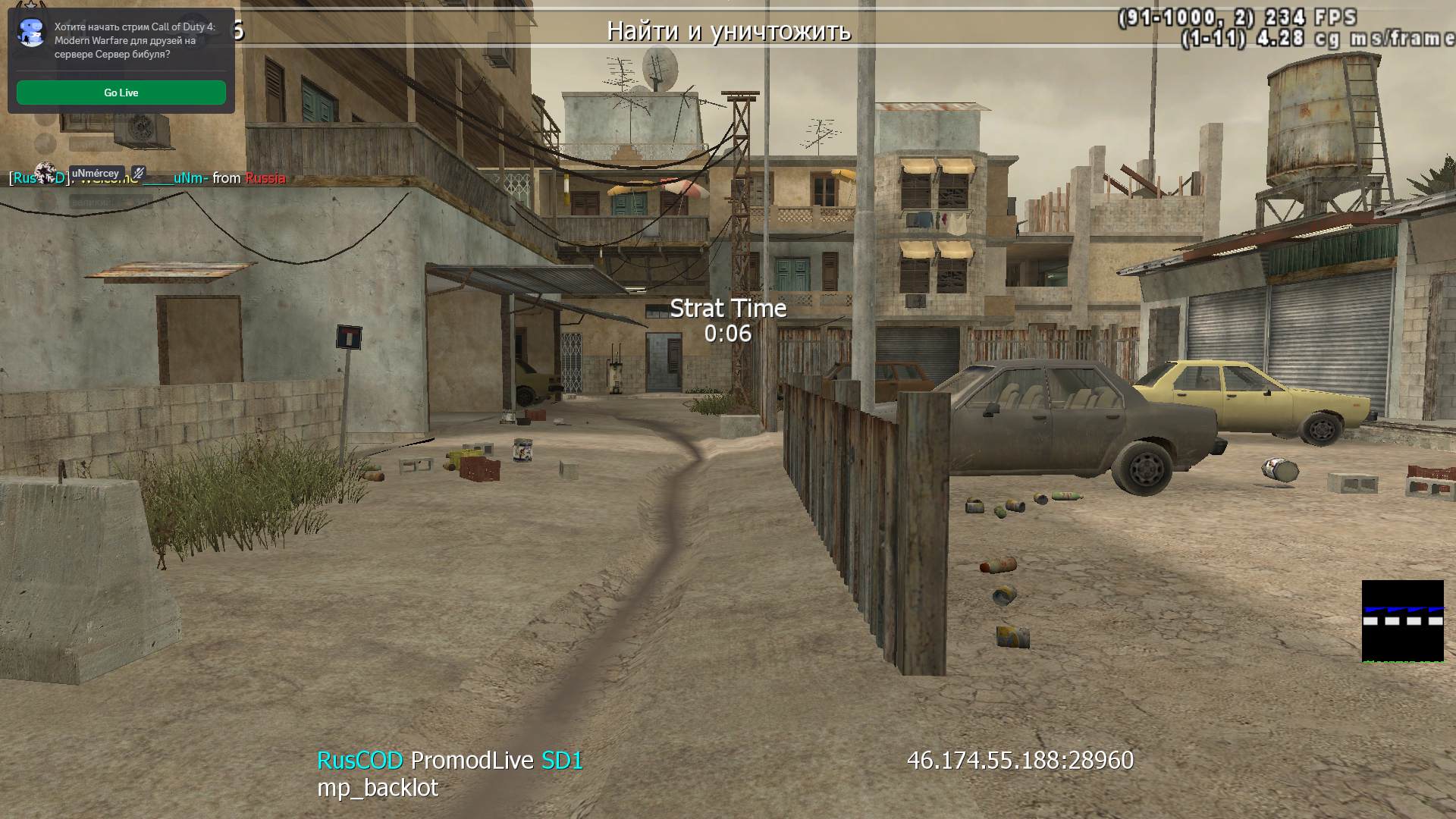Click the green Go Live button

click(121, 93)
